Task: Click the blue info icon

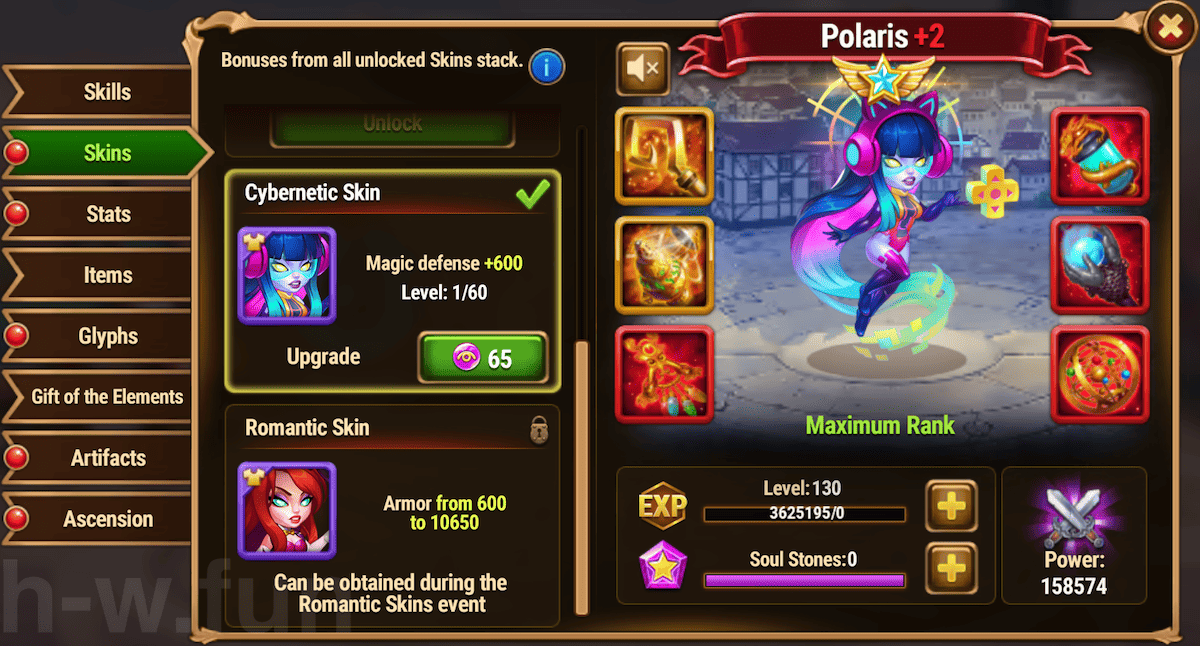Action: [547, 67]
